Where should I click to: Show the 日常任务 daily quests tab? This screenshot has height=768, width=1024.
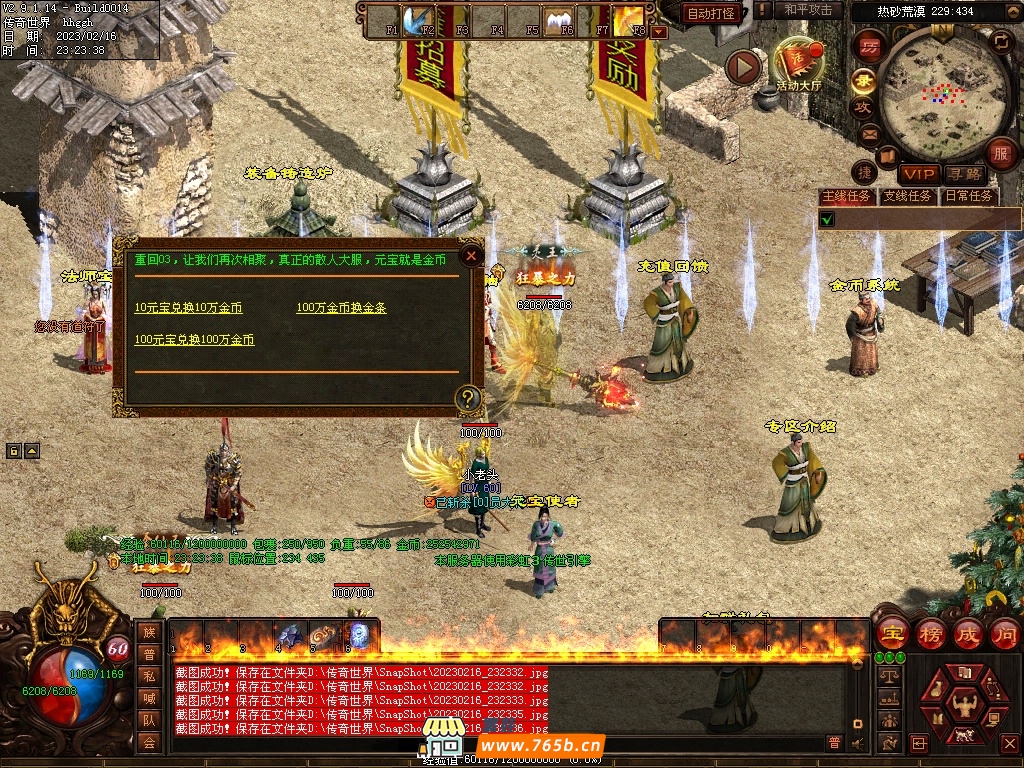tap(969, 196)
